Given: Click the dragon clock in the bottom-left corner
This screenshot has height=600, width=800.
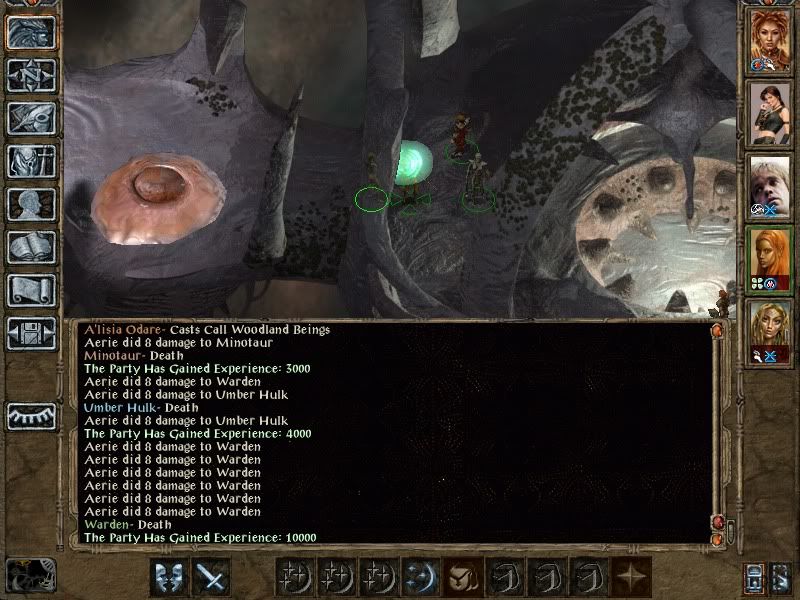Looking at the screenshot, I should (30, 575).
